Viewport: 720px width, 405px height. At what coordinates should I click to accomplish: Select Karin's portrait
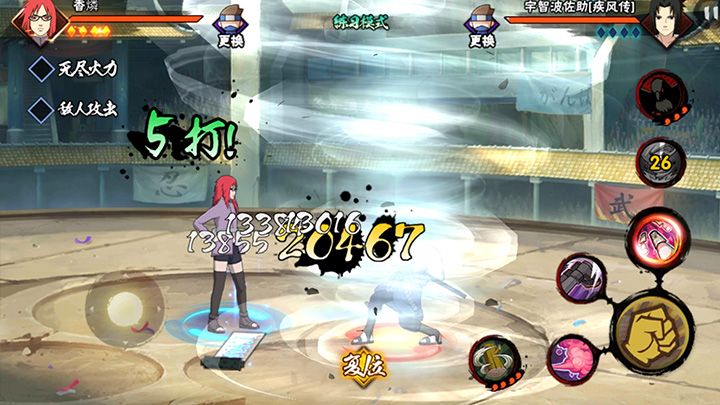pos(36,25)
